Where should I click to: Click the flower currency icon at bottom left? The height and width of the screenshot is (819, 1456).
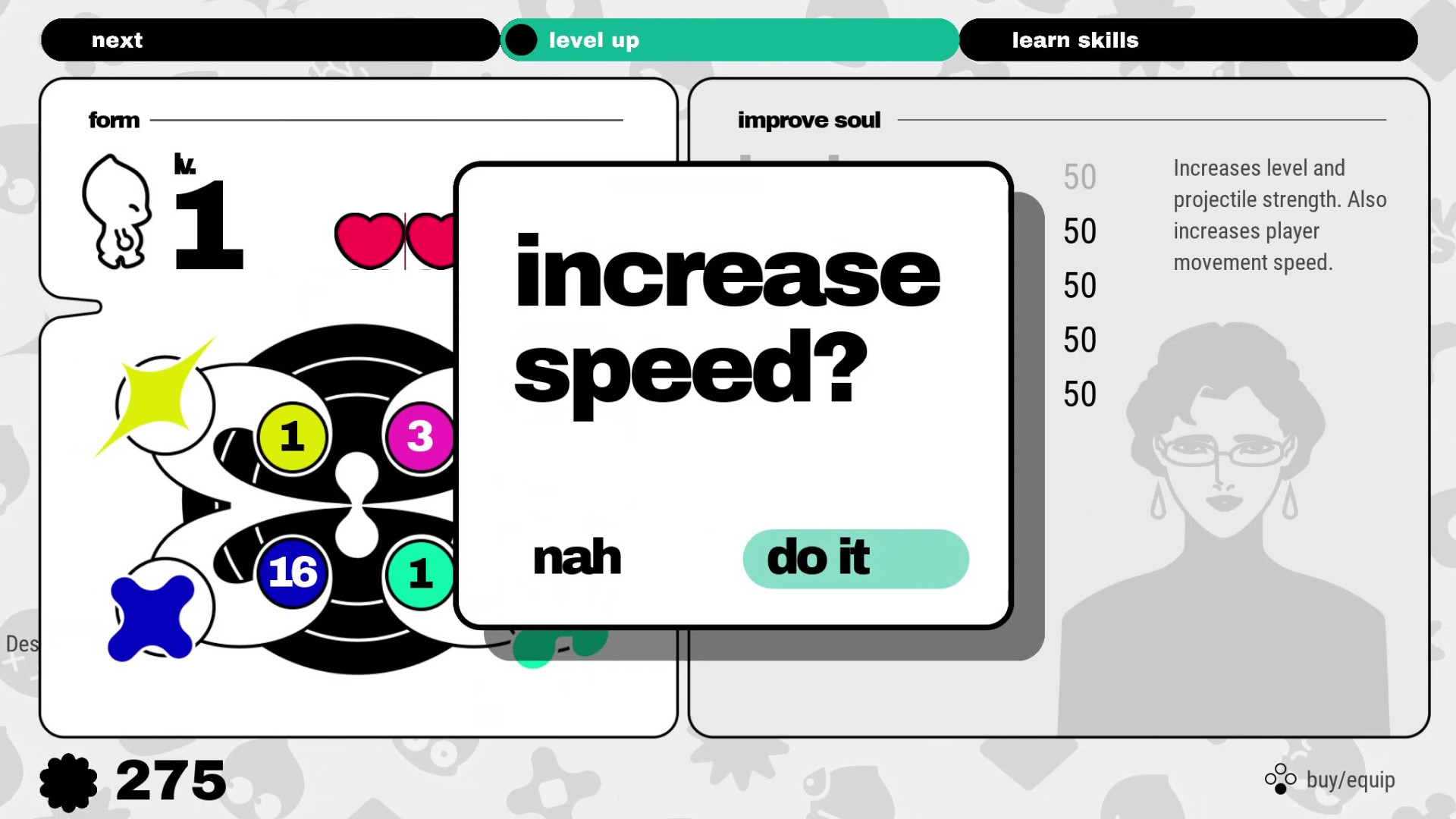[x=71, y=780]
